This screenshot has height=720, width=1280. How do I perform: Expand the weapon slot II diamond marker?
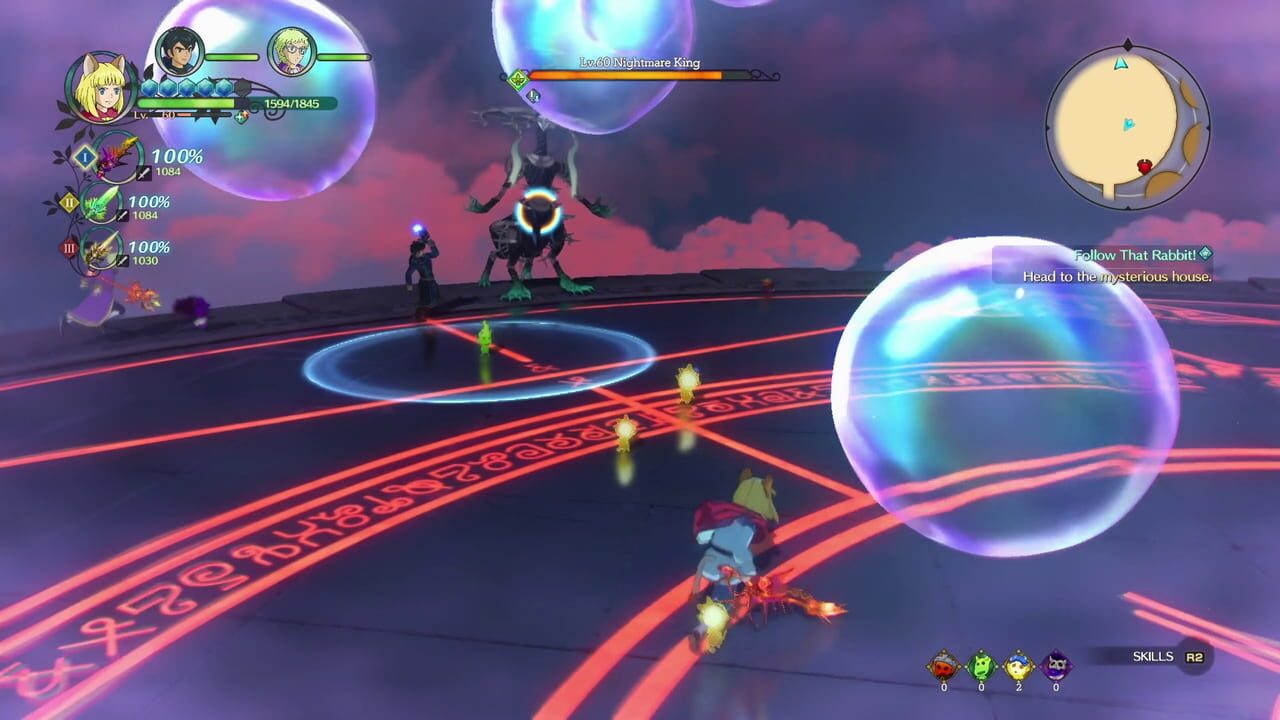tap(69, 202)
